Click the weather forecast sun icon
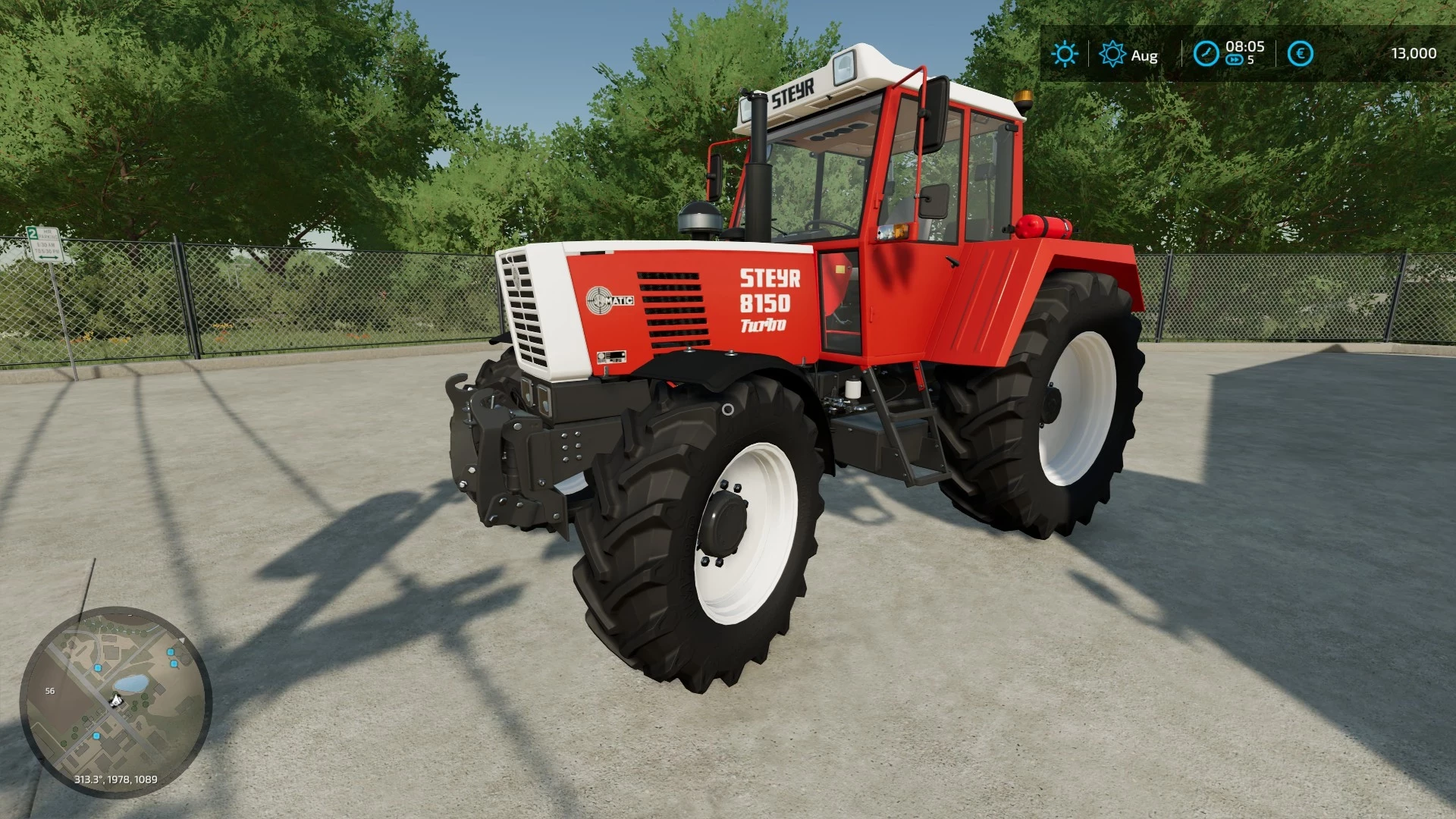 [1112, 54]
